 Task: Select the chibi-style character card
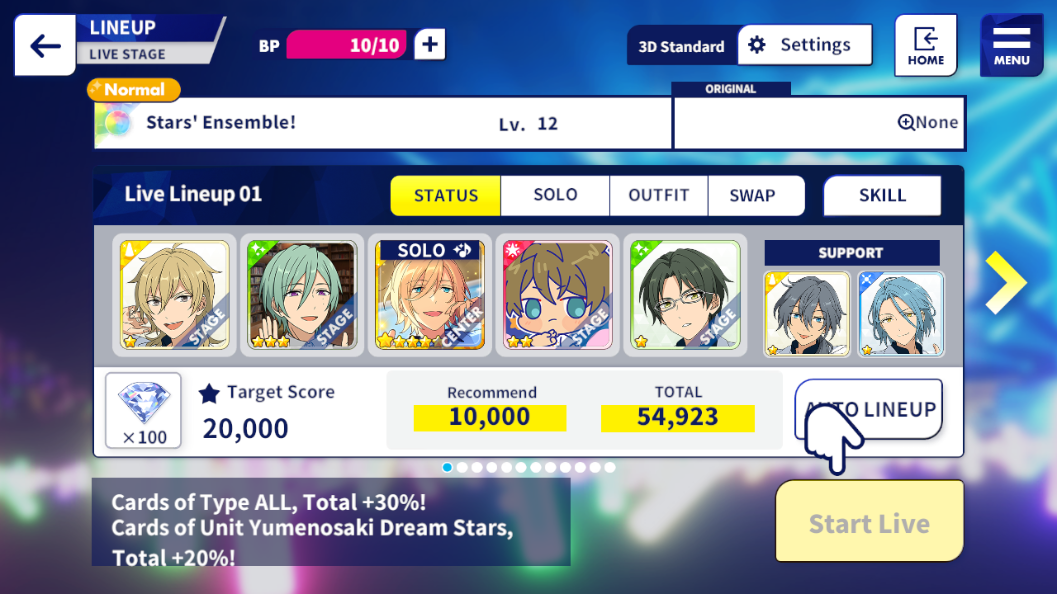[557, 296]
